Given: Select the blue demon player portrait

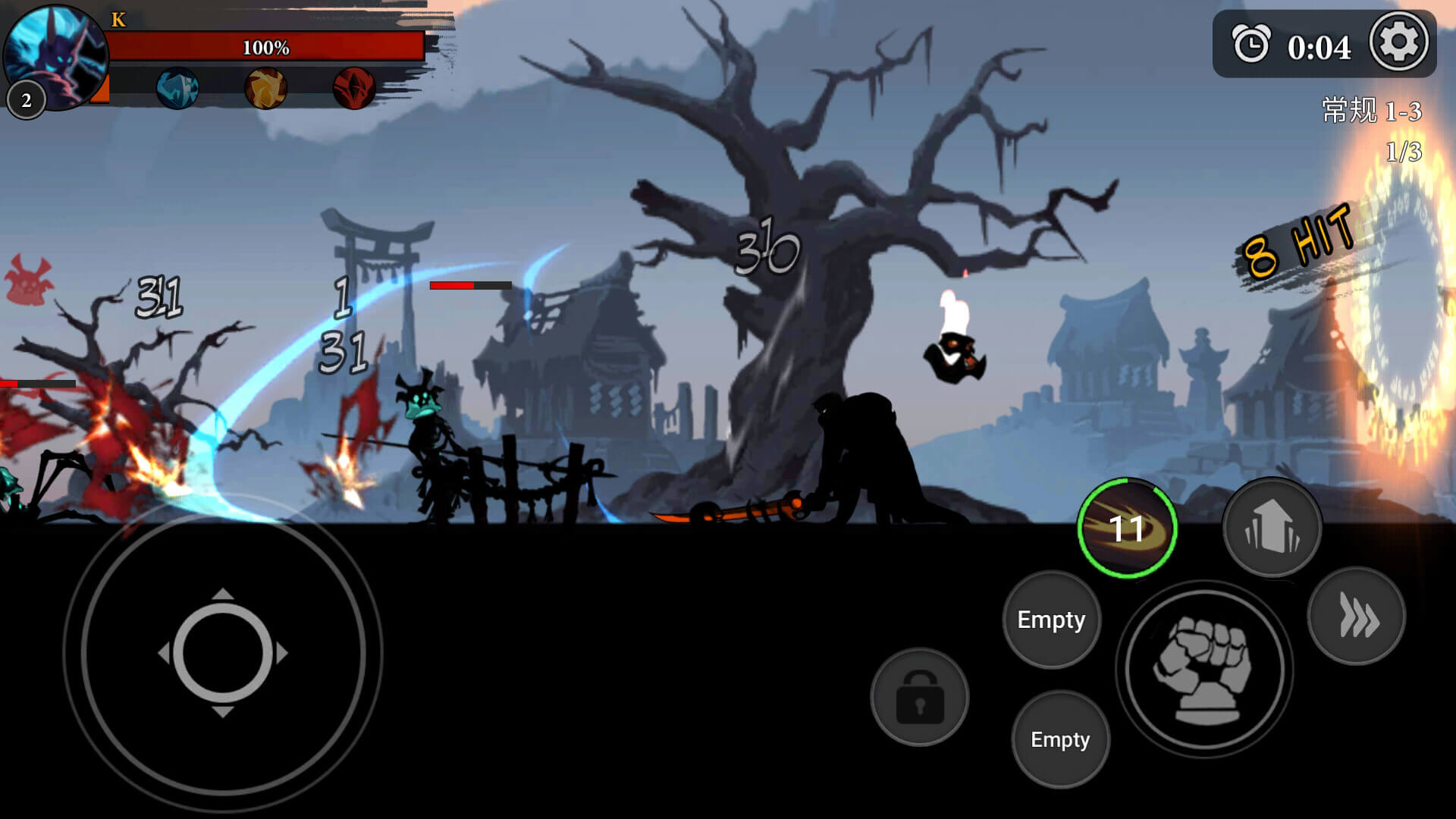Looking at the screenshot, I should click(x=55, y=55).
